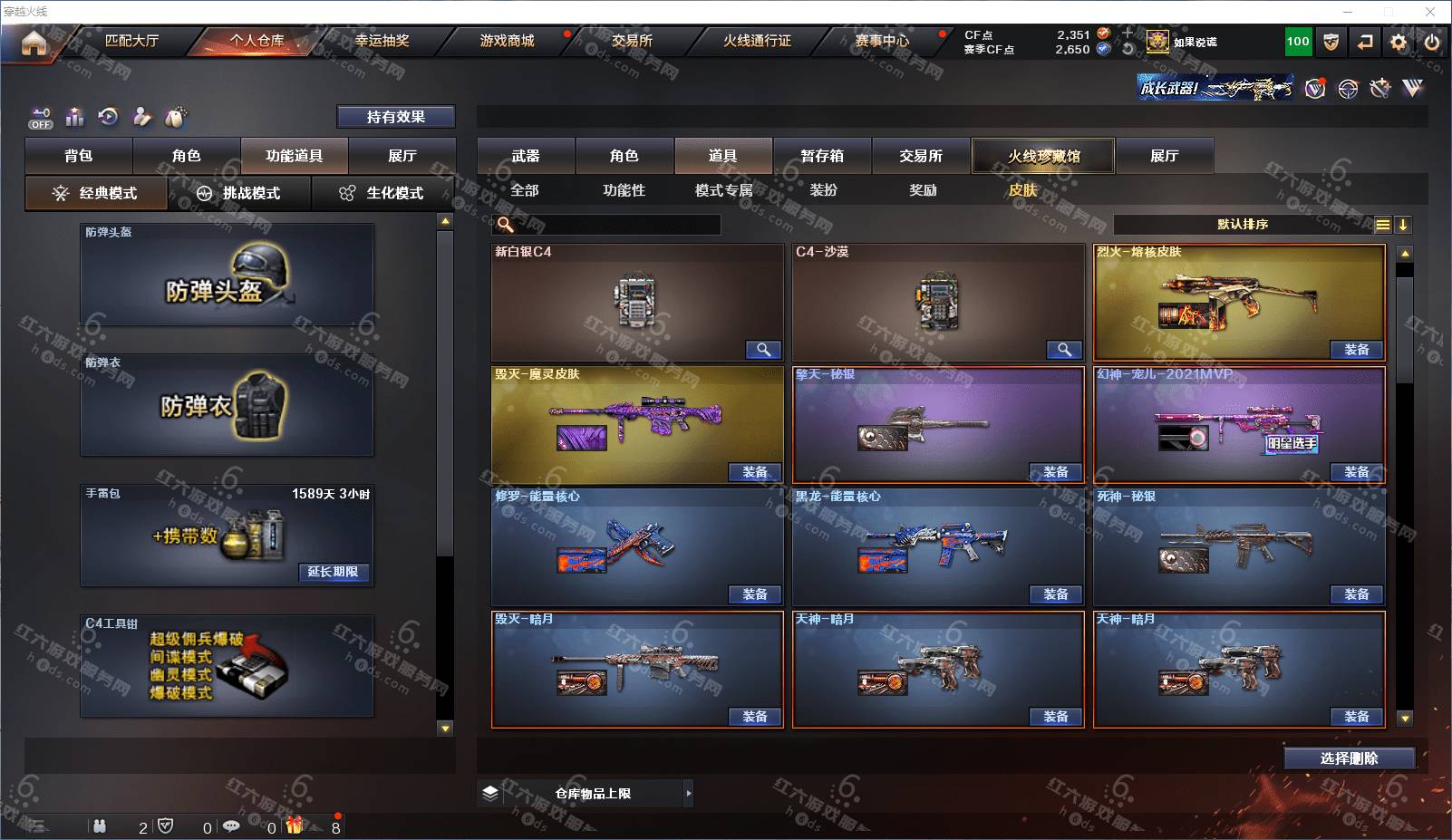
Task: Open the 默认排序 sort dropdown
Action: coord(1243,225)
